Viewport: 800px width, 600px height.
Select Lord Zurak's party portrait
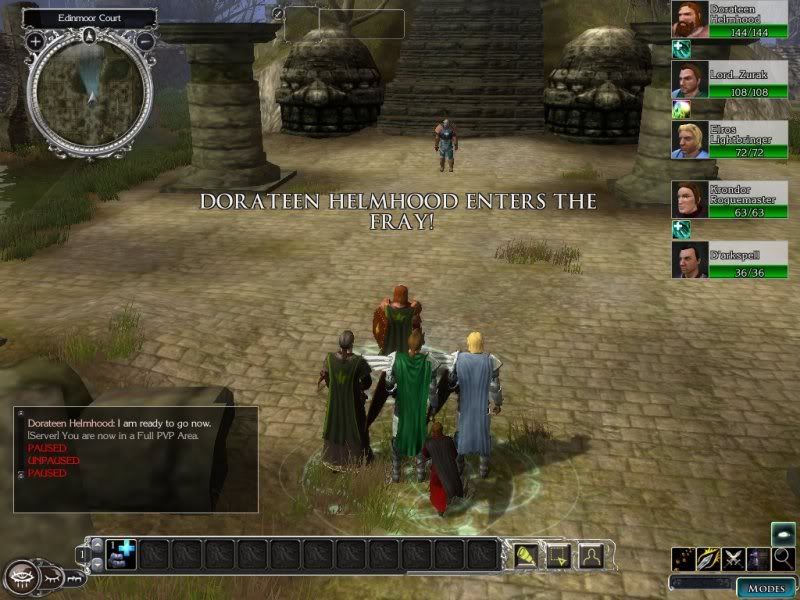click(689, 80)
